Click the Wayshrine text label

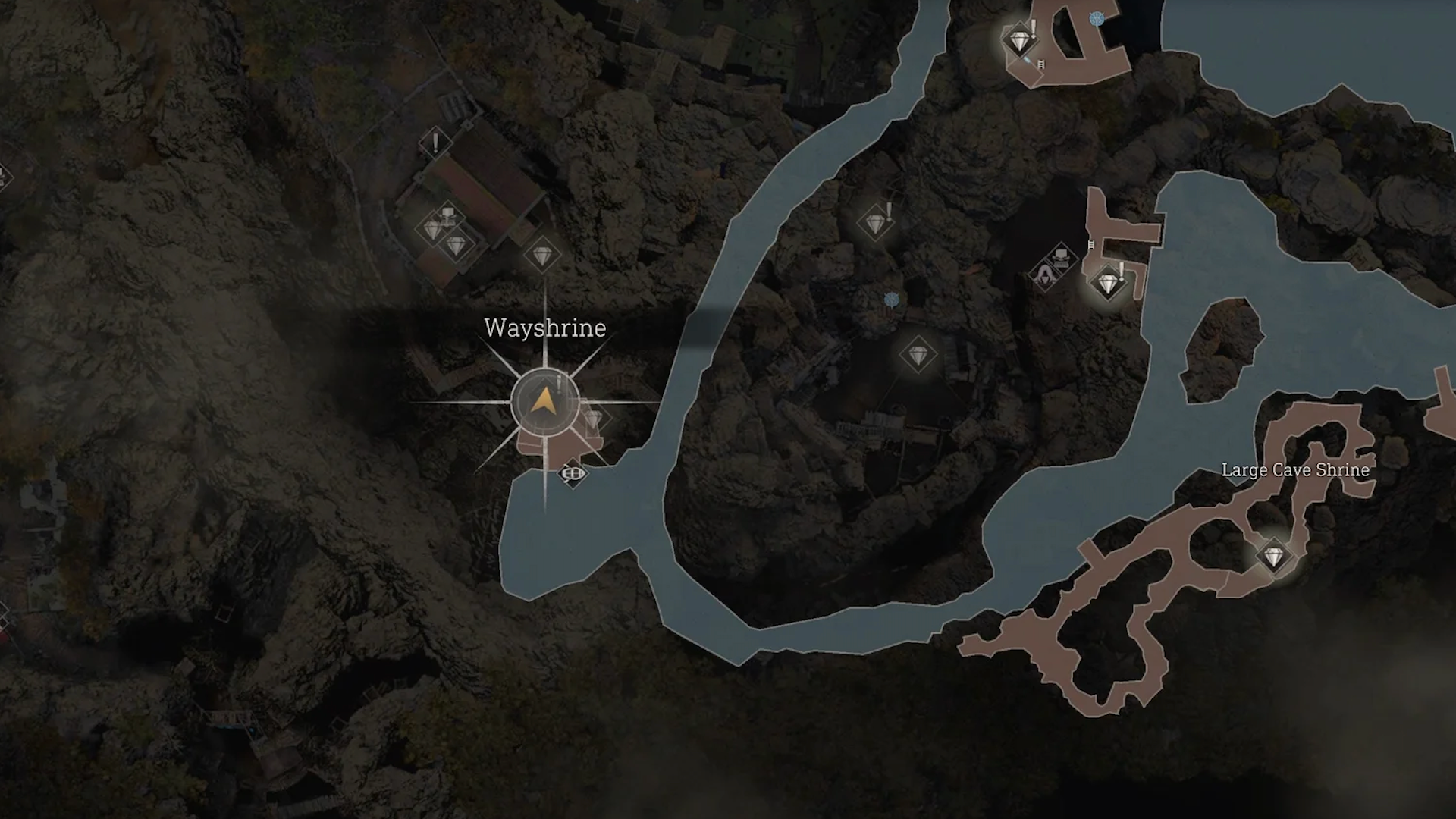(544, 329)
